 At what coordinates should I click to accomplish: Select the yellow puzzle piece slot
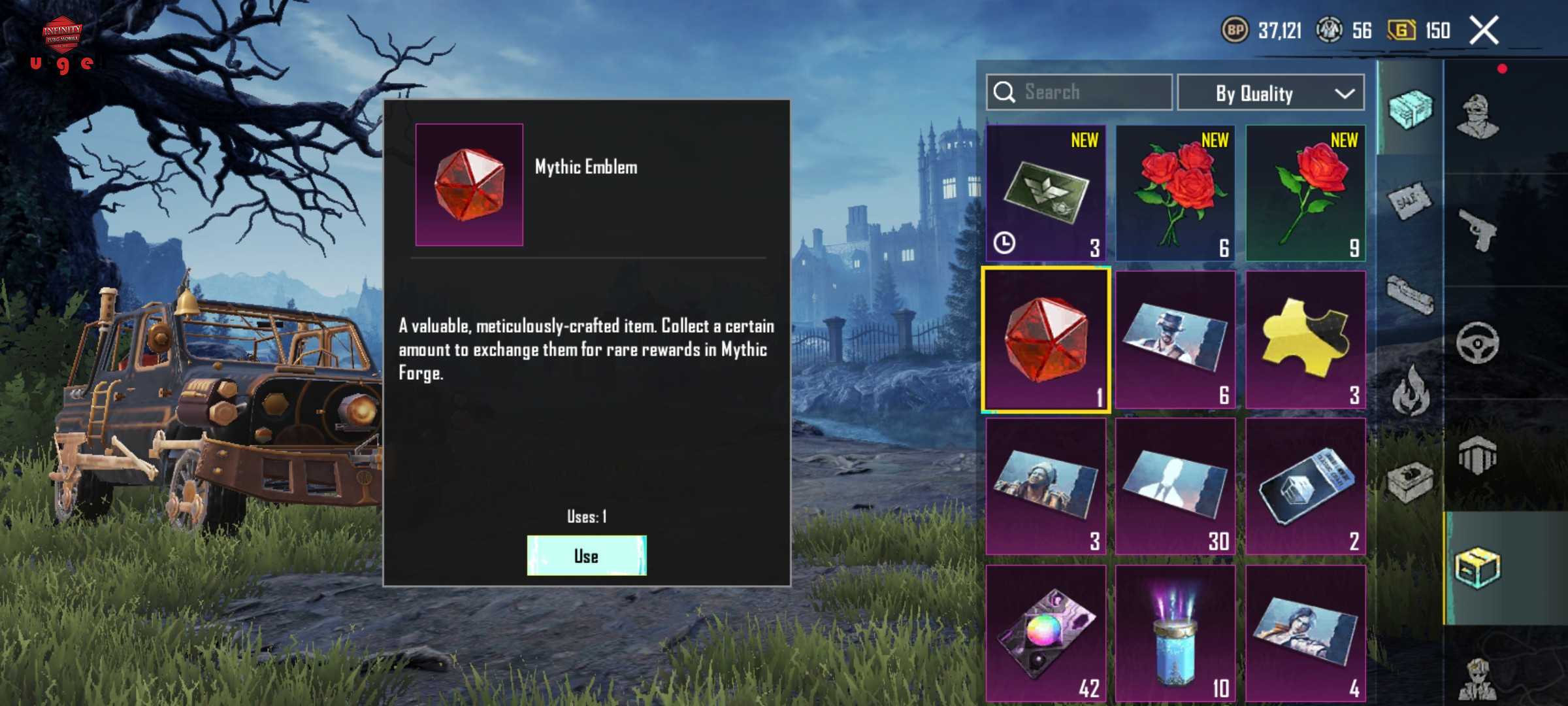(x=1305, y=339)
